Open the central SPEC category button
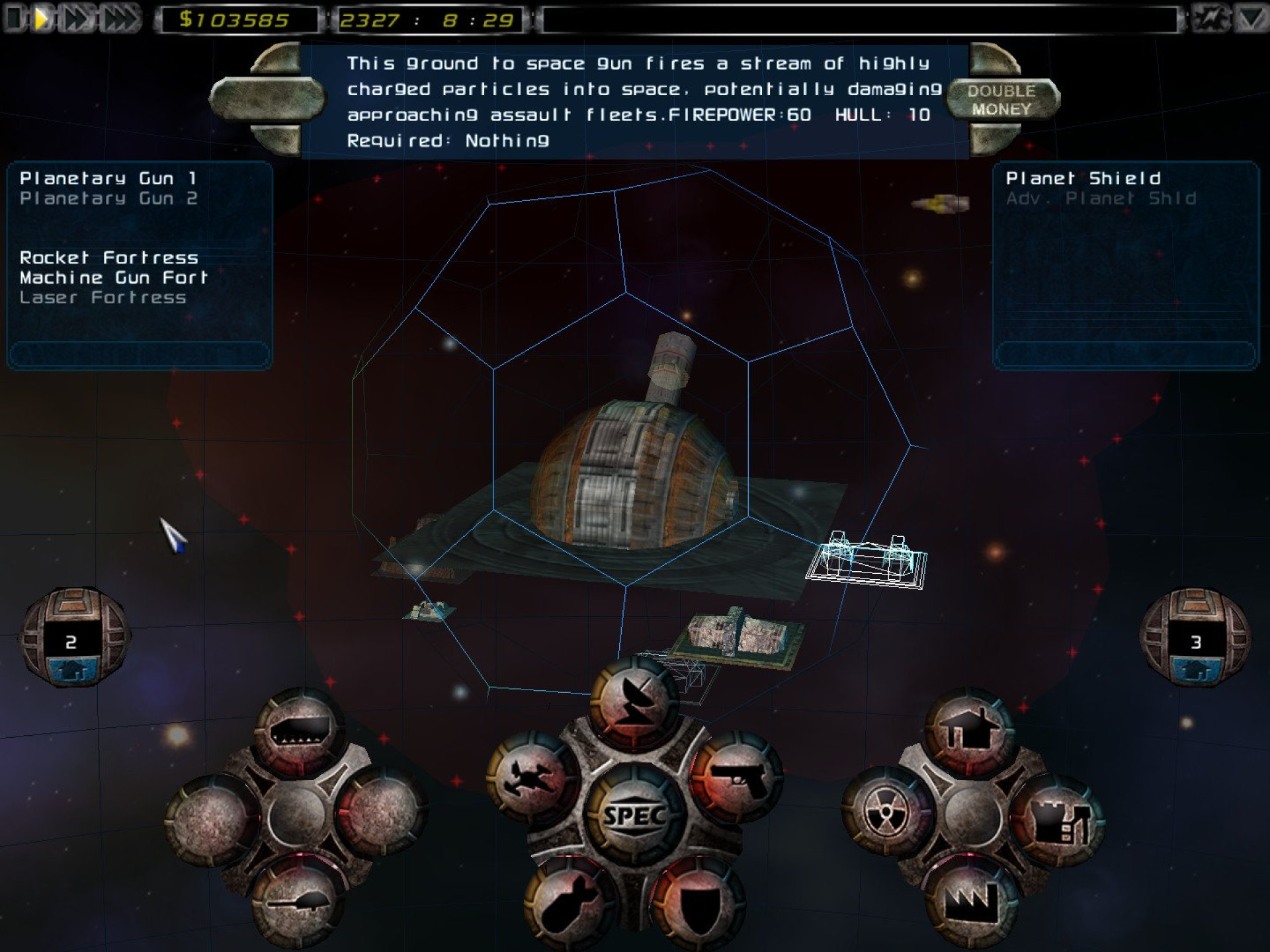The height and width of the screenshot is (952, 1270). 634,815
